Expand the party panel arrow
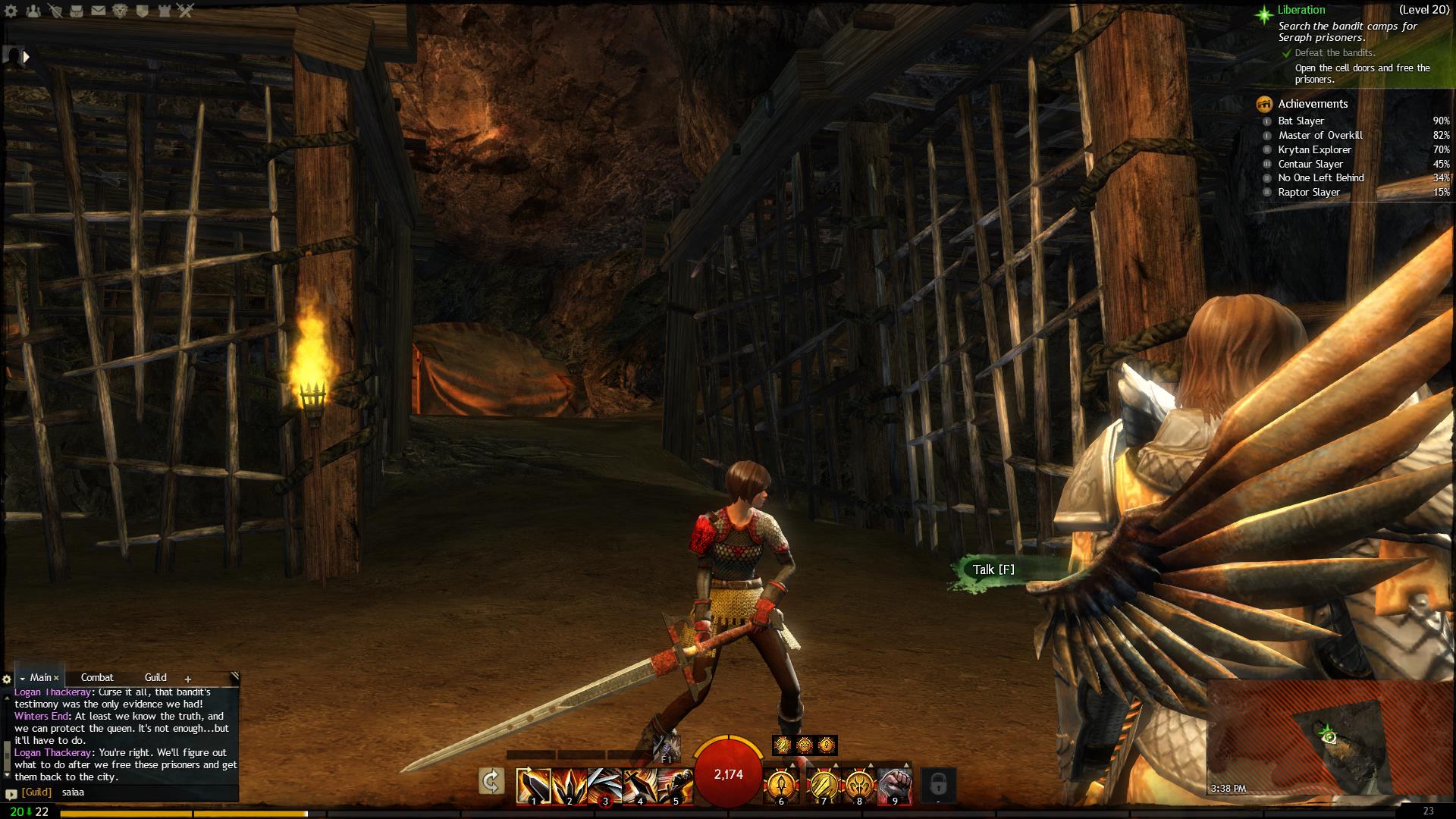Image resolution: width=1456 pixels, height=819 pixels. (27, 56)
